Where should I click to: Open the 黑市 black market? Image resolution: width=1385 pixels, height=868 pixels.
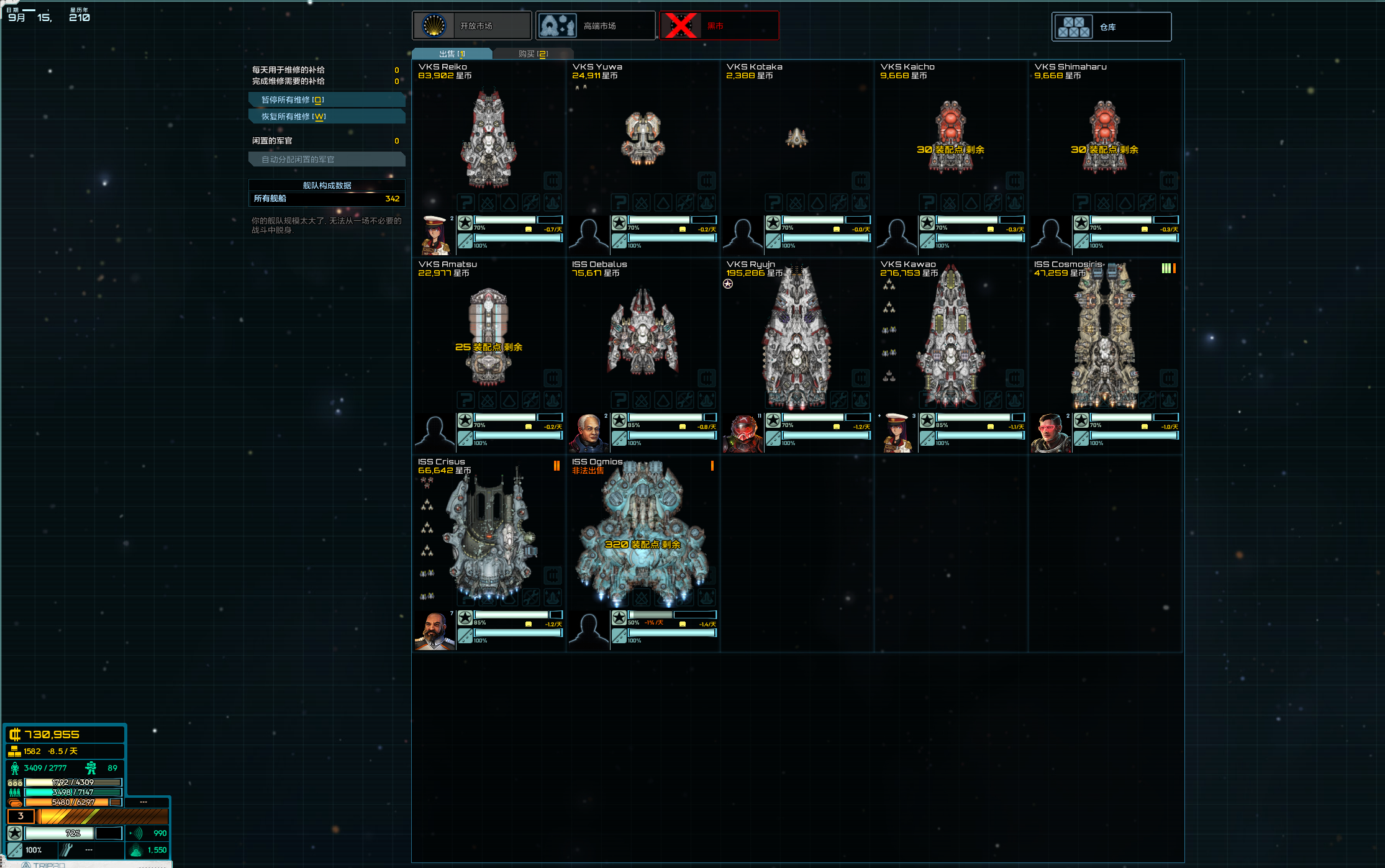tap(719, 26)
